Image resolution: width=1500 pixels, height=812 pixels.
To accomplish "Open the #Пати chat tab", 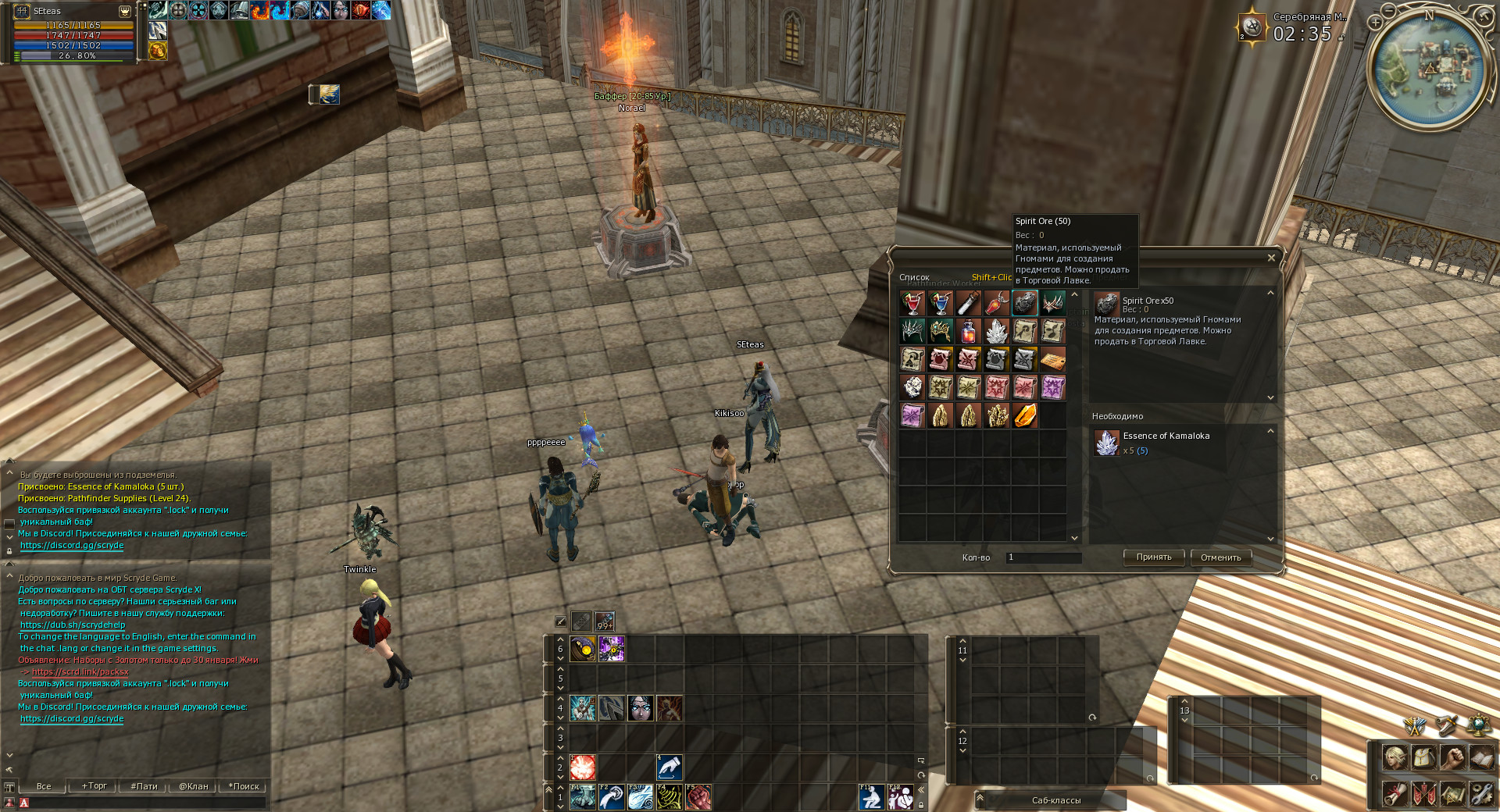I will pos(144,786).
